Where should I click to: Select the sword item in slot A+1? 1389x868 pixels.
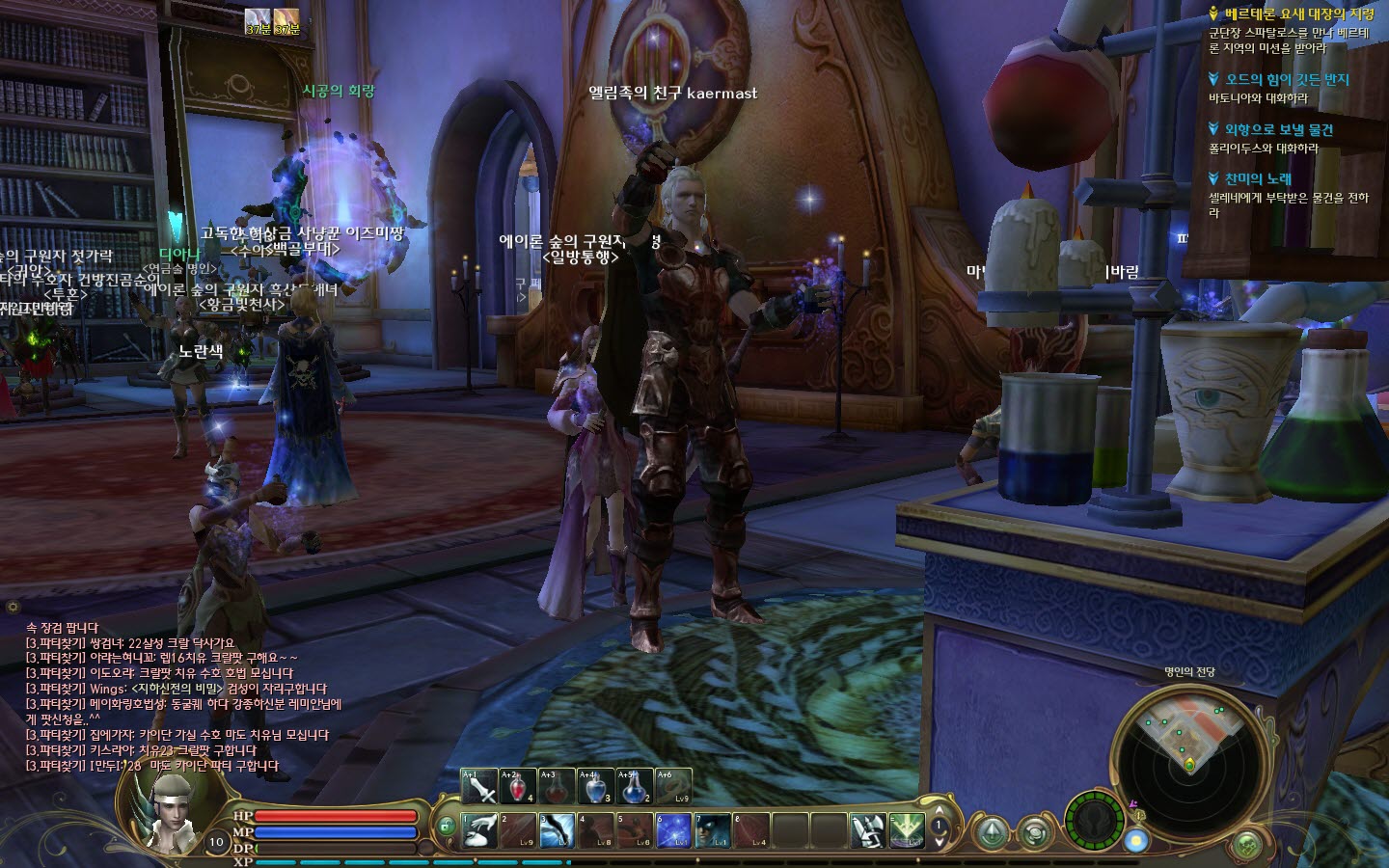coord(479,787)
